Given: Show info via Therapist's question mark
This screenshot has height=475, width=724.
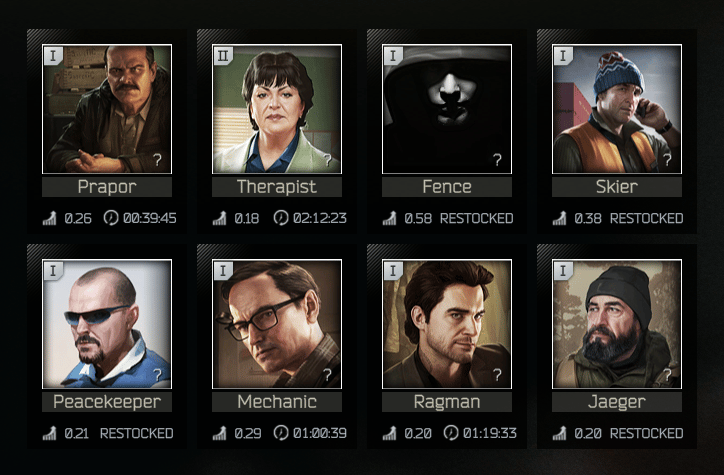Looking at the screenshot, I should coord(327,159).
